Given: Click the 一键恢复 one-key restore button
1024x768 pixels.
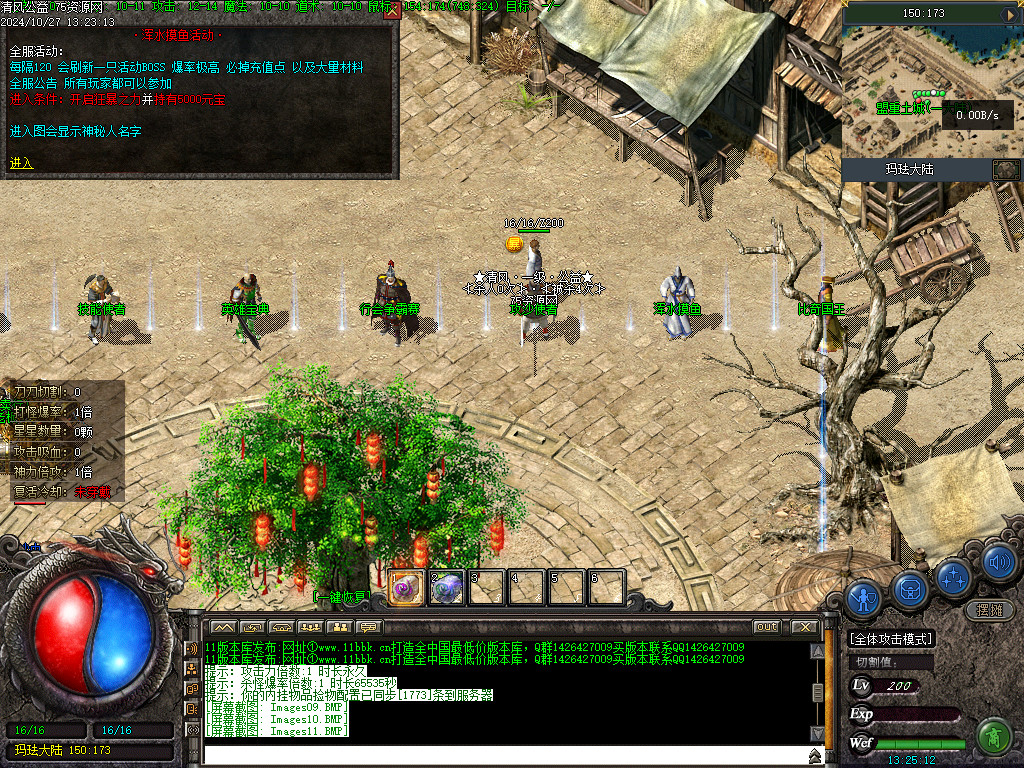Looking at the screenshot, I should 341,597.
